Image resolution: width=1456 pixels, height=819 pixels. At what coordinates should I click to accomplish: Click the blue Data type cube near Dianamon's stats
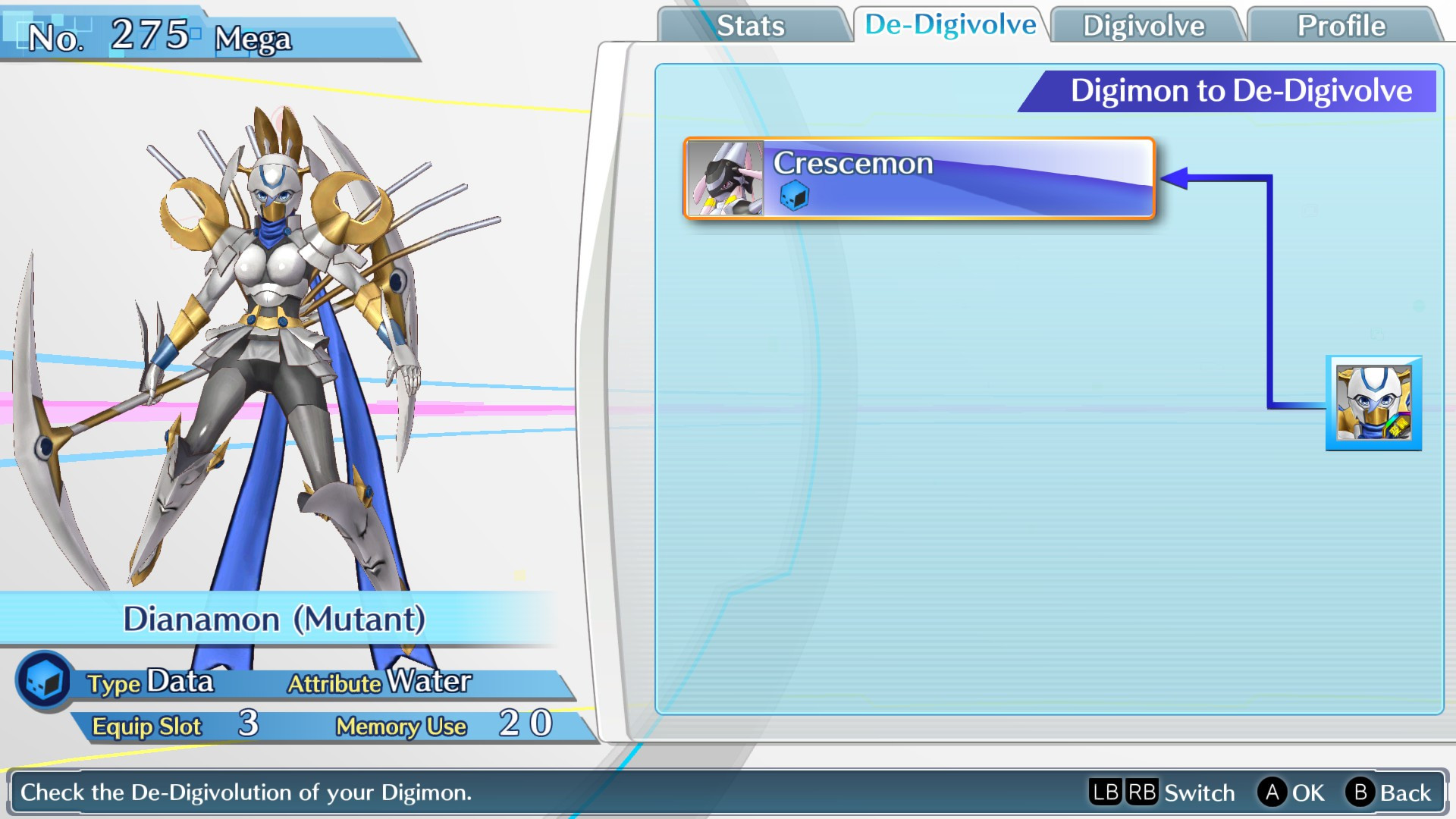coord(43,681)
